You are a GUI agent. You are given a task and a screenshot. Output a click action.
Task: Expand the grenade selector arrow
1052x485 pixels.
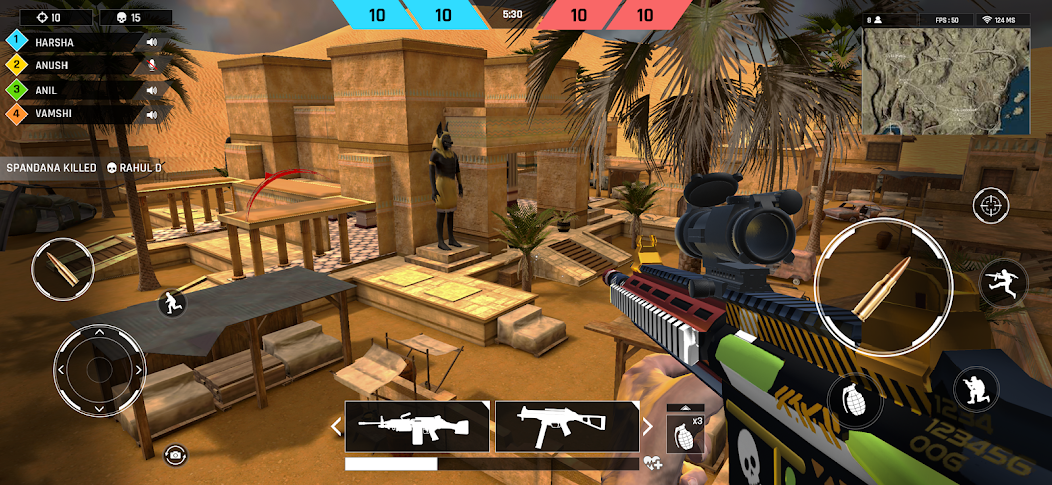[685, 407]
